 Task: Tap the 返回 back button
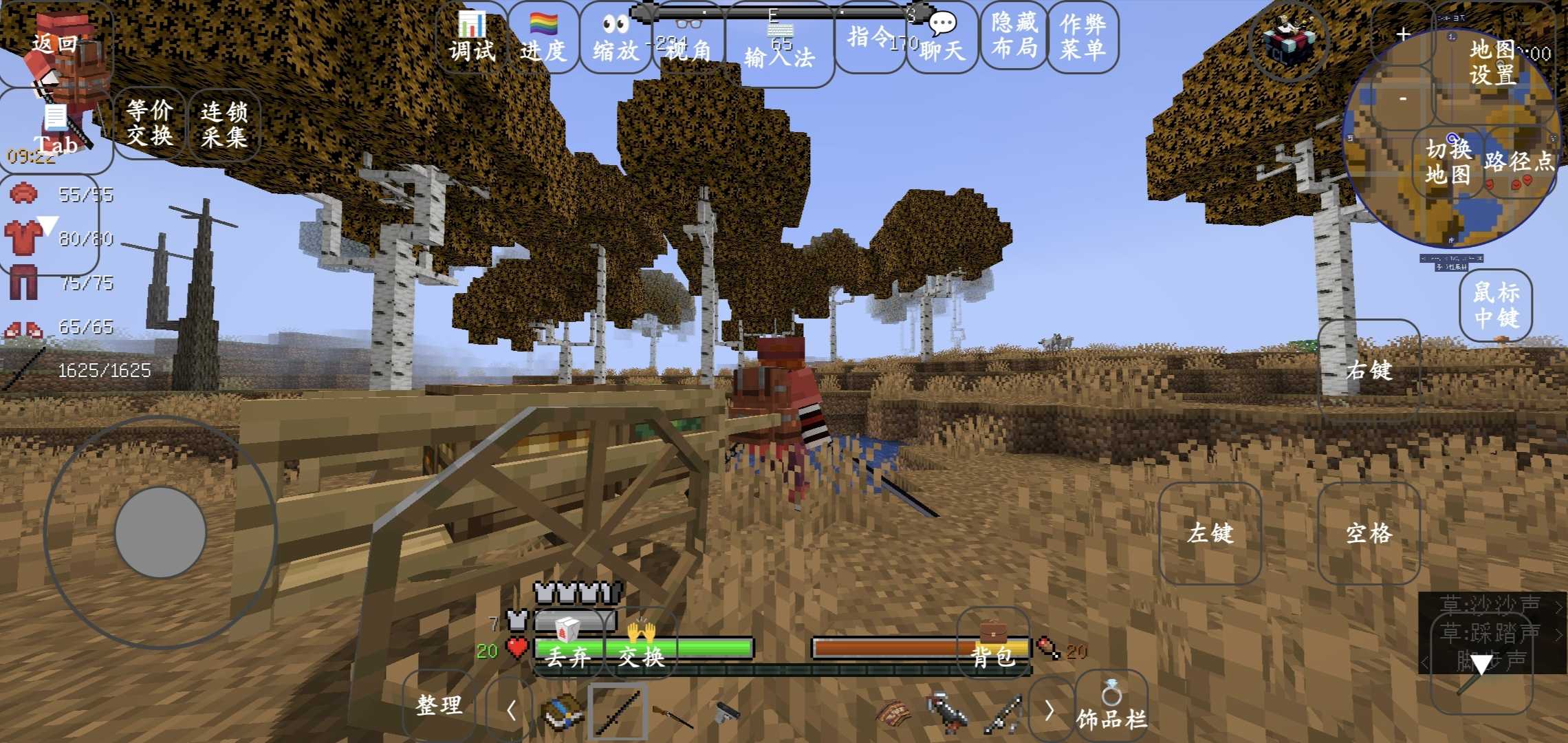55,44
